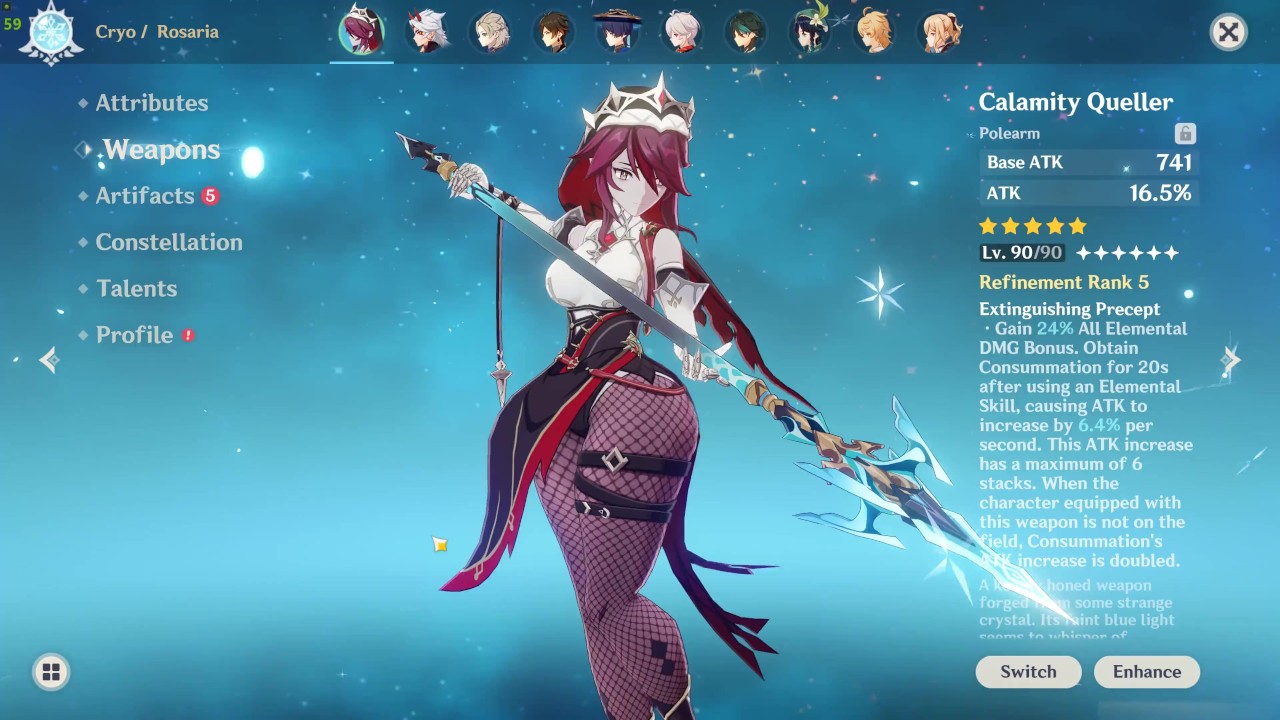The image size is (1280, 720).
Task: Select Rosaria's portrait
Action: tap(361, 31)
